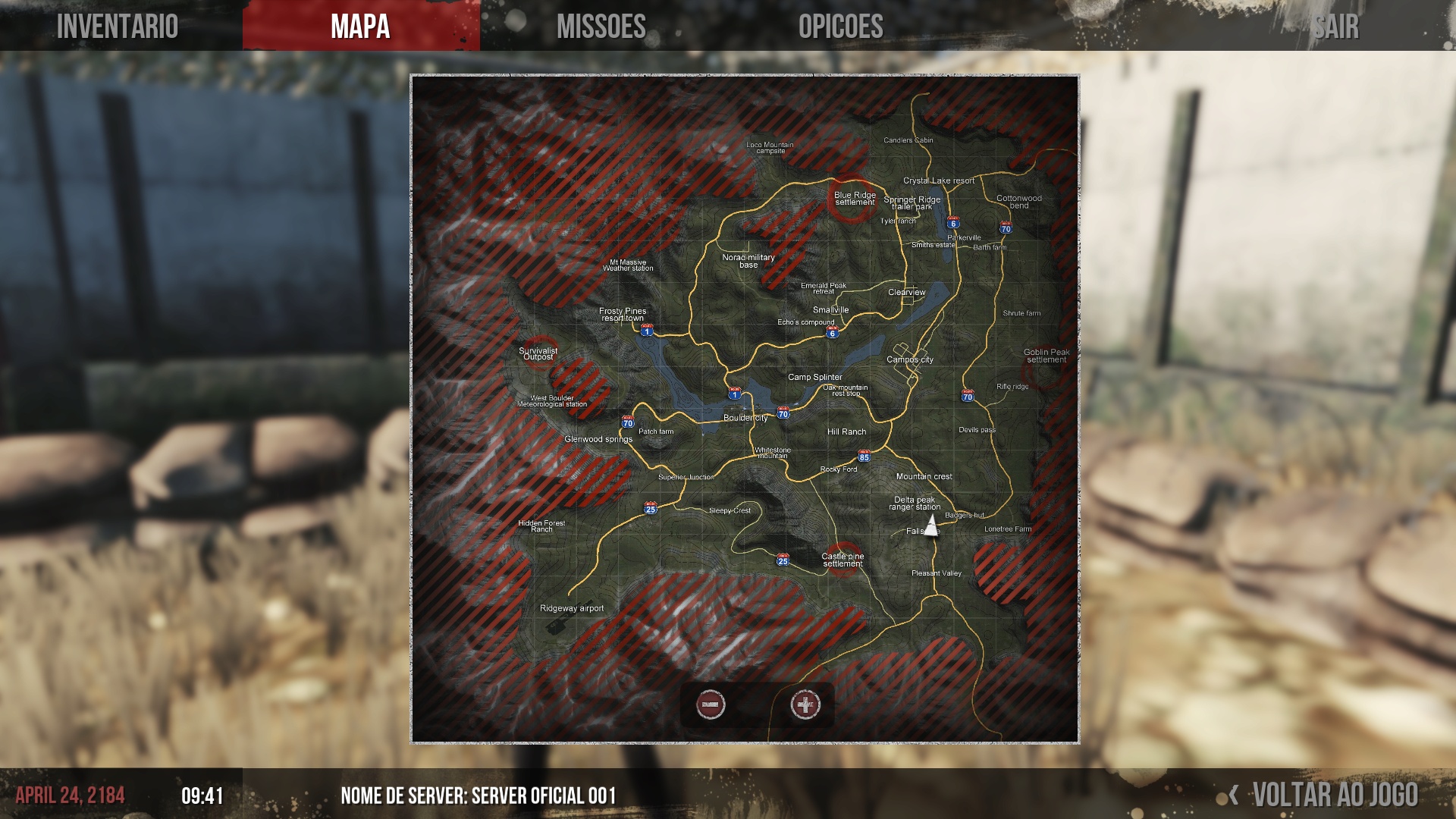Select the Mapa tab
Screen dimensions: 1456x819
pyautogui.click(x=360, y=27)
